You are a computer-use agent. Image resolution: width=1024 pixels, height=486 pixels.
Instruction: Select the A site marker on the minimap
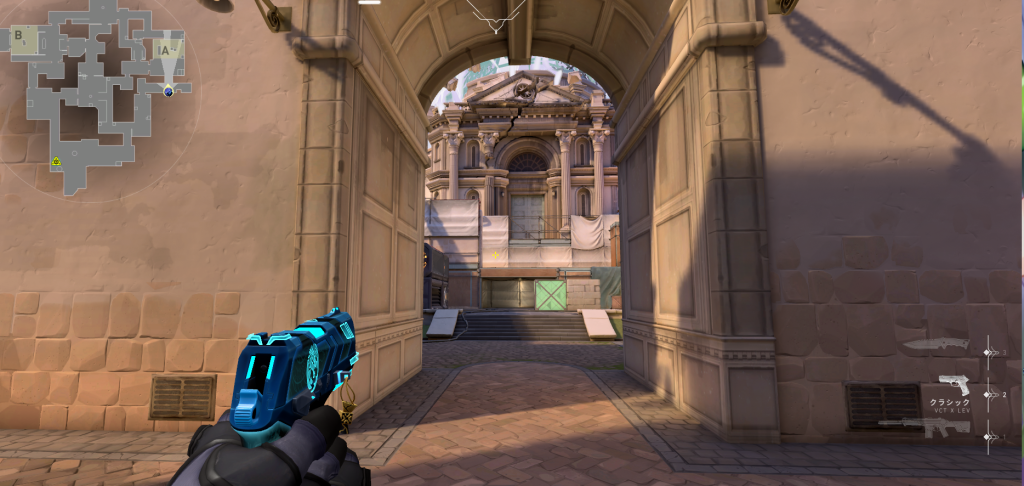166,48
